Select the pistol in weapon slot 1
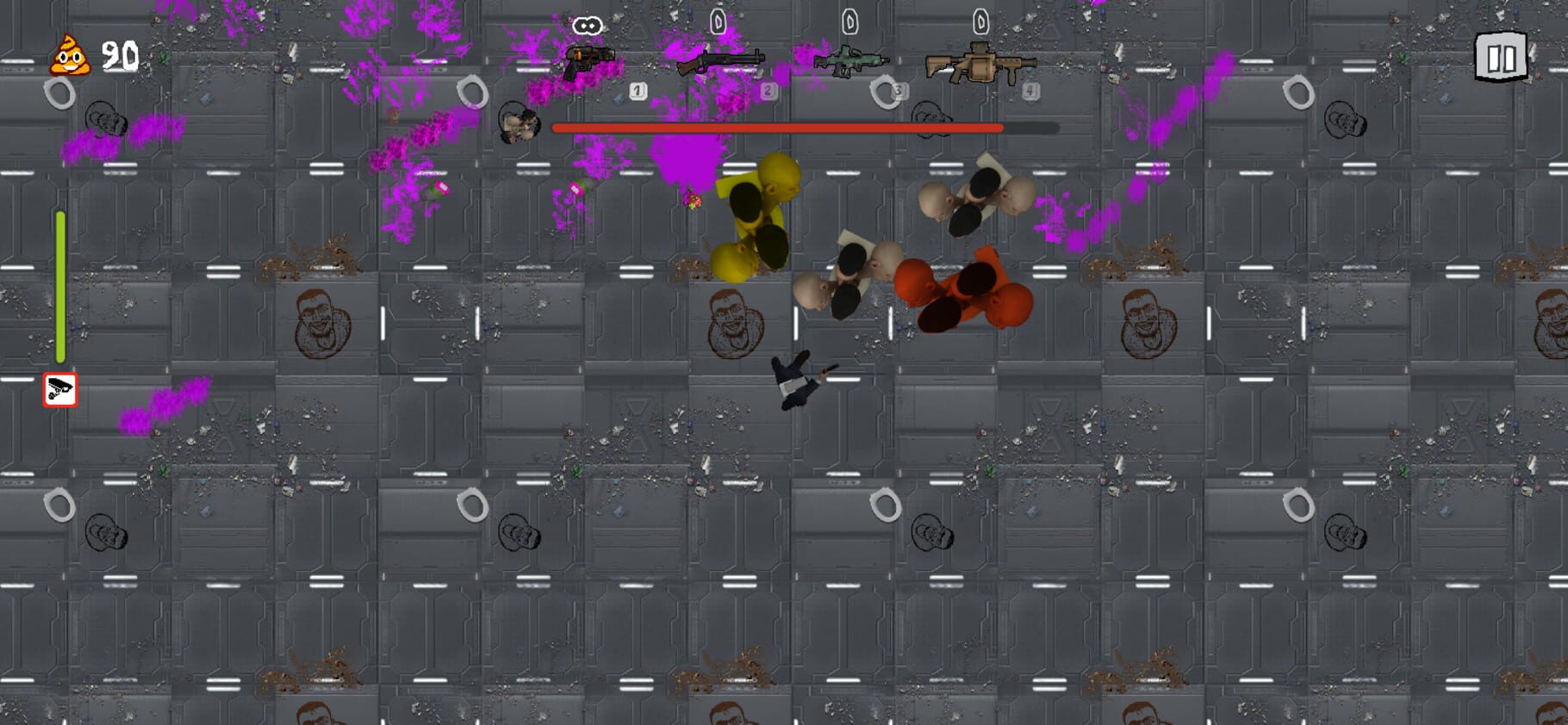1568x725 pixels. pos(589,63)
